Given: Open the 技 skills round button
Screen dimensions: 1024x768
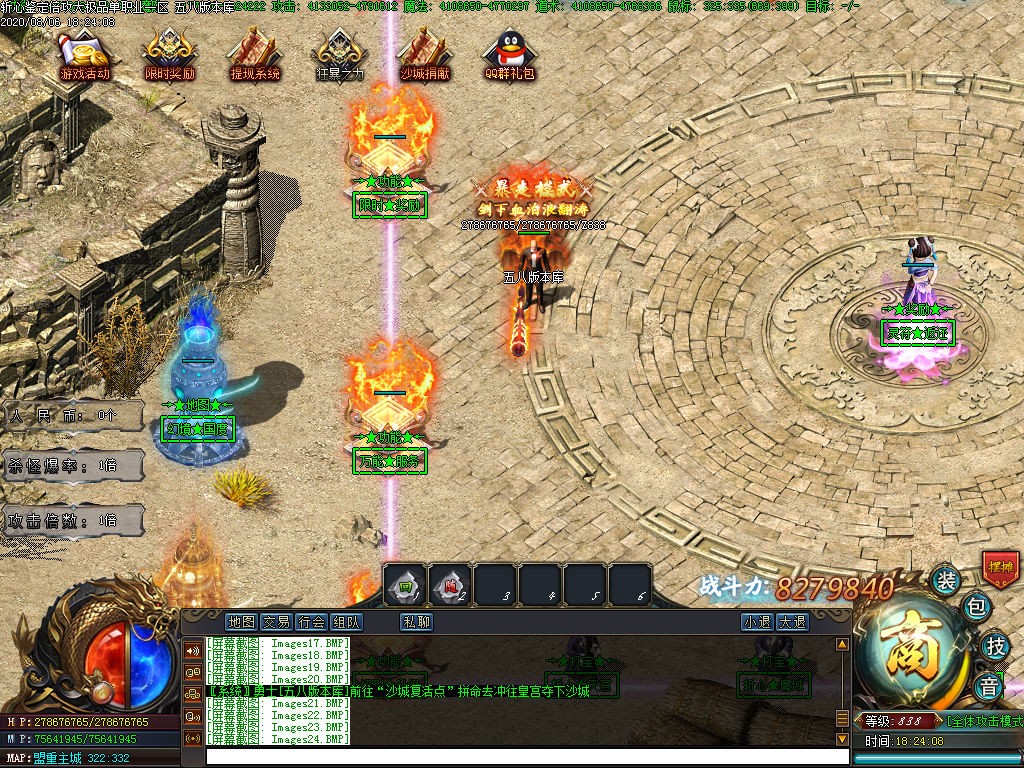Looking at the screenshot, I should tap(994, 646).
